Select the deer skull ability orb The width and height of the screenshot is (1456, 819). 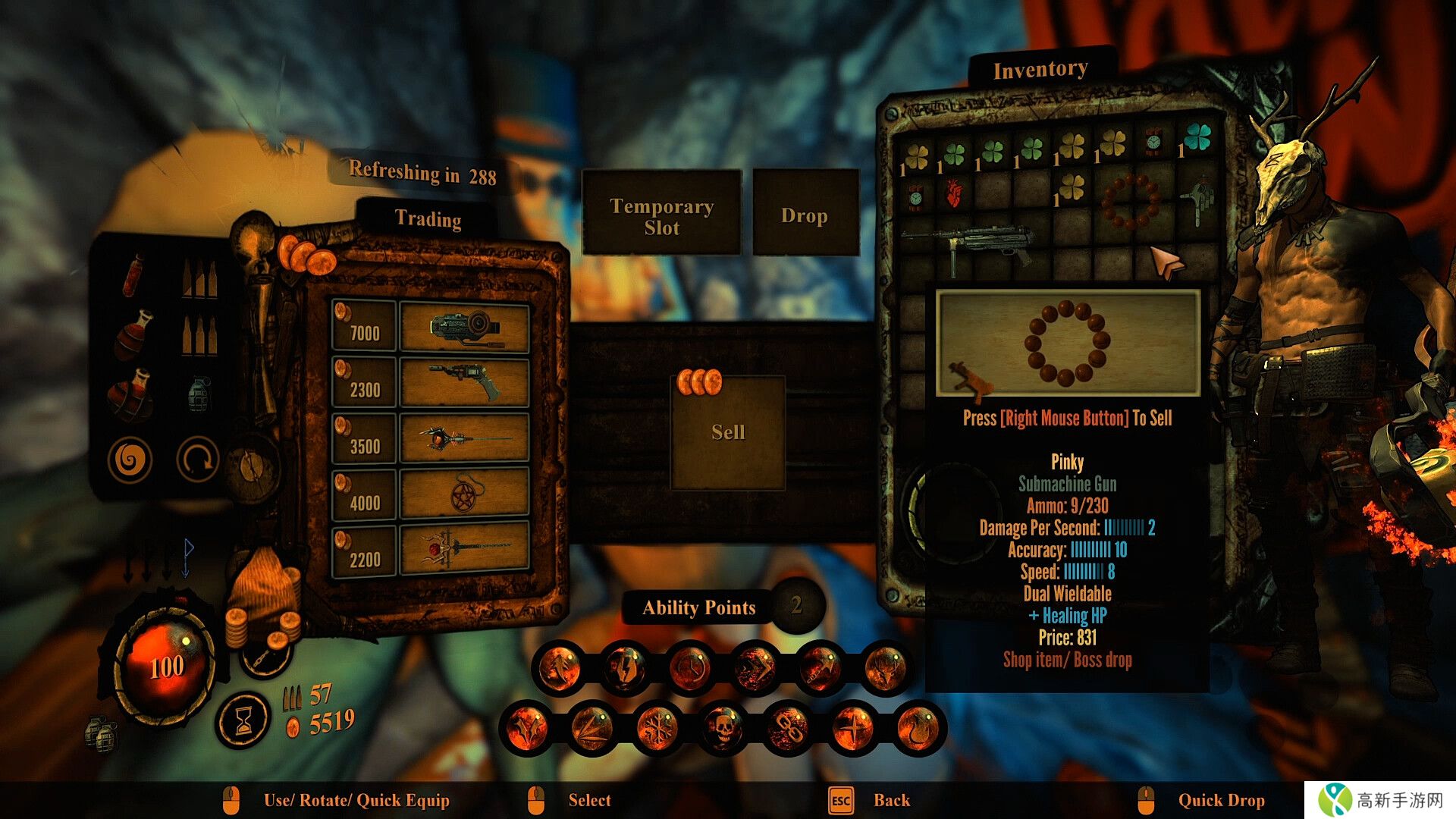pos(885,668)
